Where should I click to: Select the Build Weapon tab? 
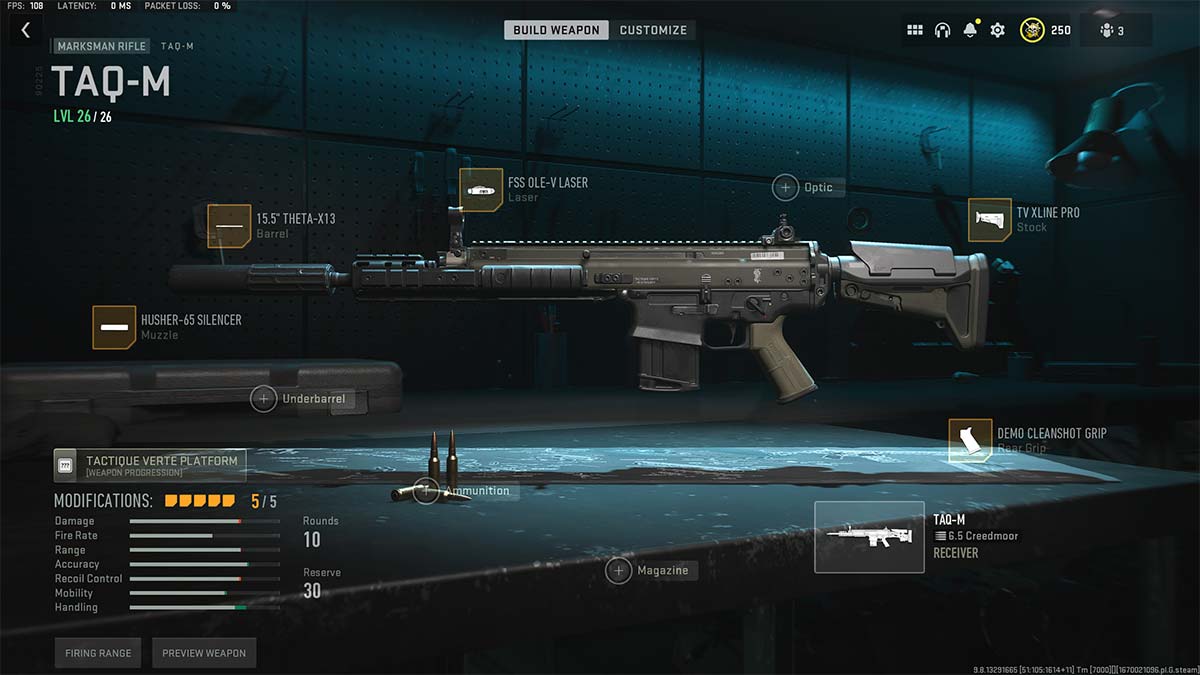pos(556,30)
